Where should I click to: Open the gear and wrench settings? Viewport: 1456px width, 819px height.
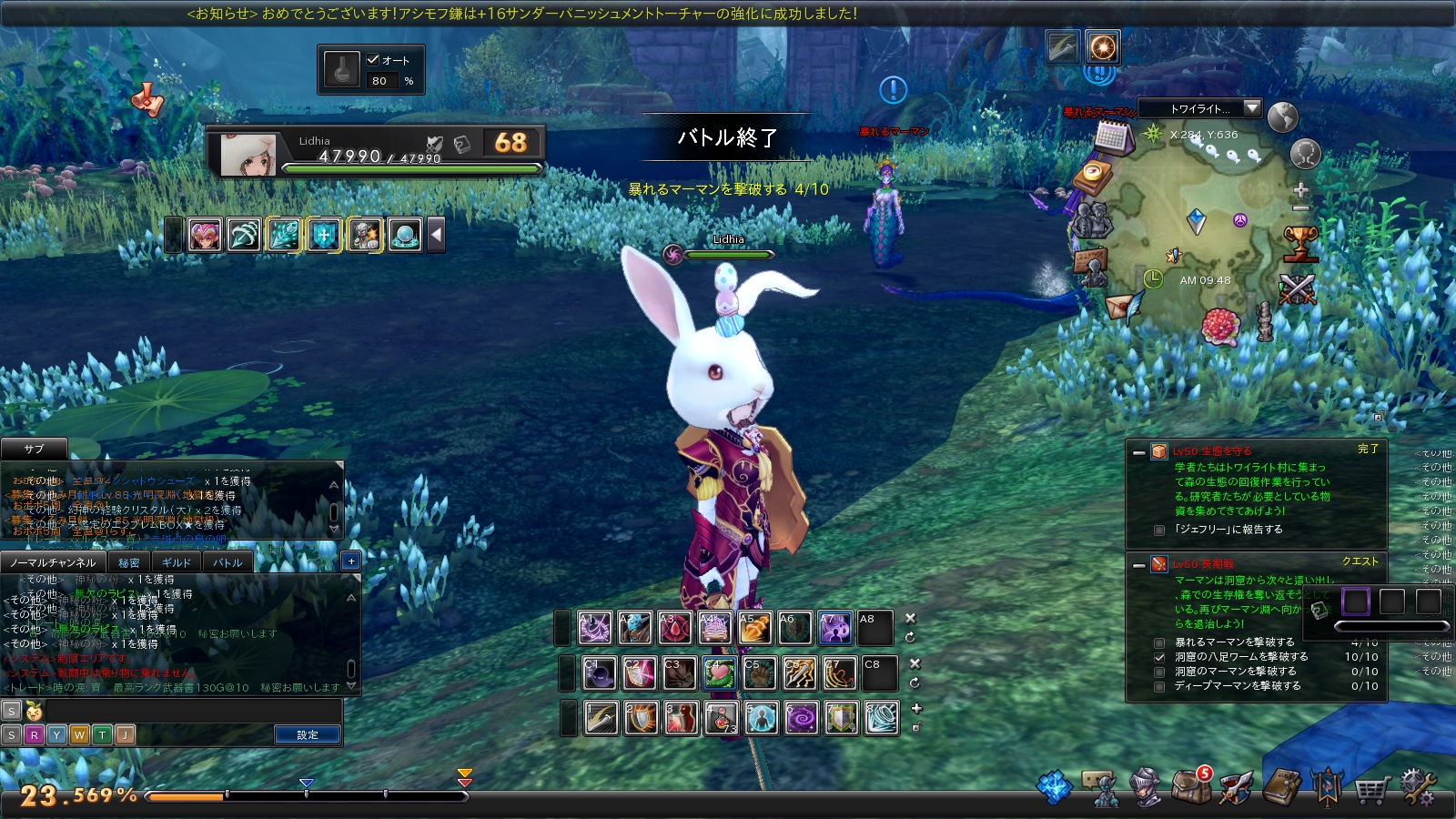(x=1417, y=787)
